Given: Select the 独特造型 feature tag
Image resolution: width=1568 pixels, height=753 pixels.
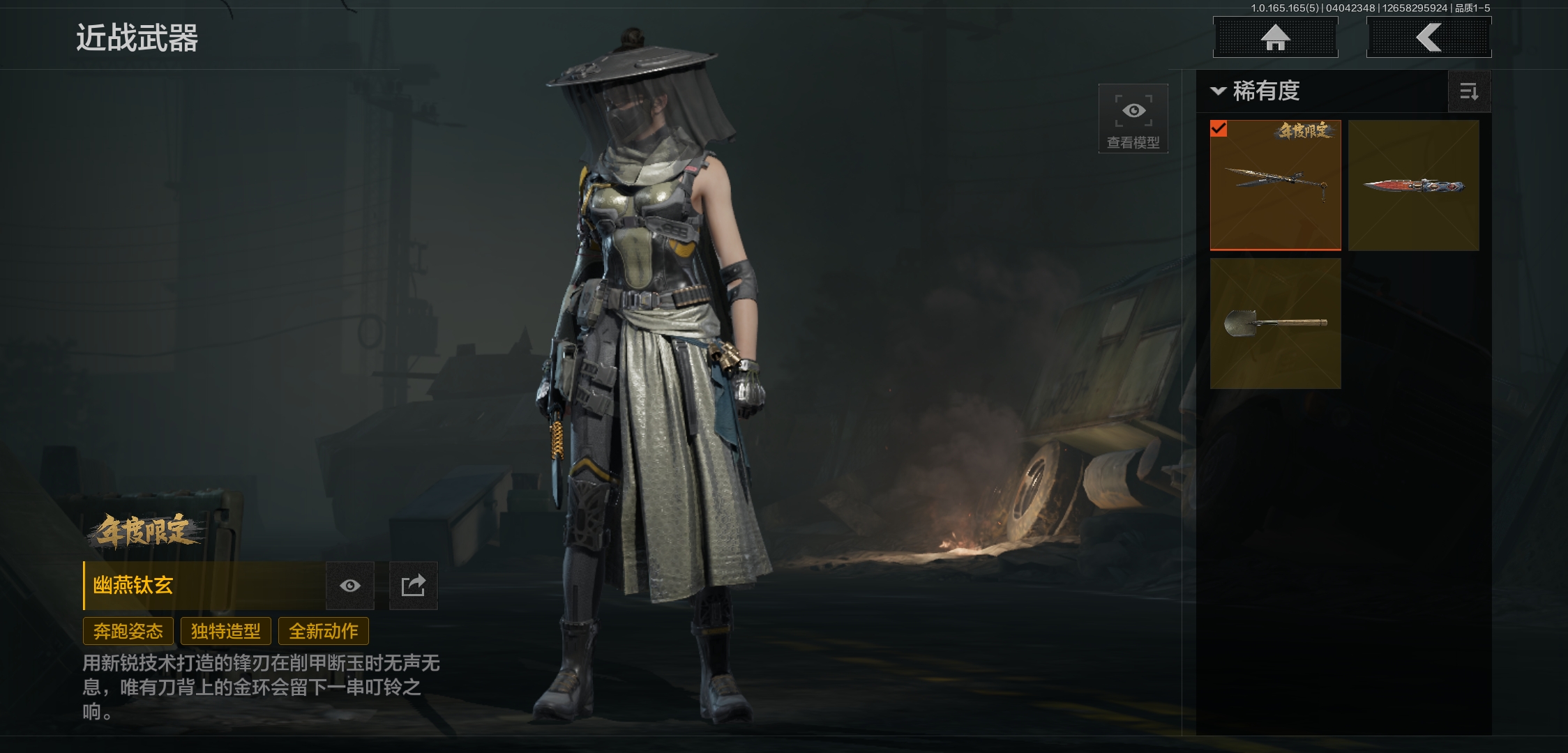Looking at the screenshot, I should 226,632.
